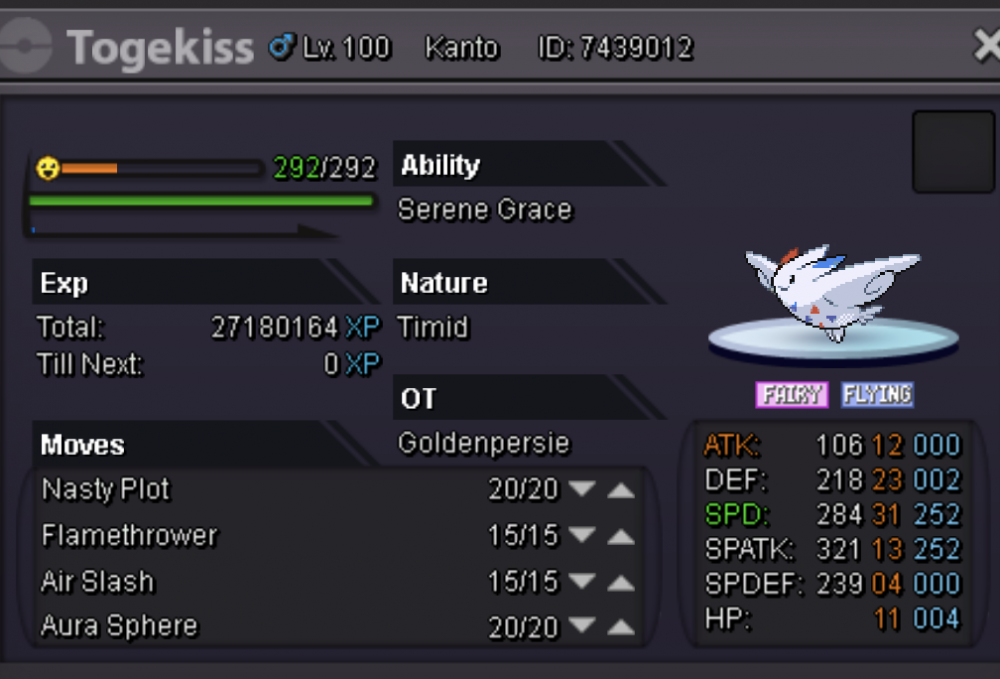This screenshot has height=679, width=1000.
Task: Move Air Slash down in the move list
Action: (581, 582)
